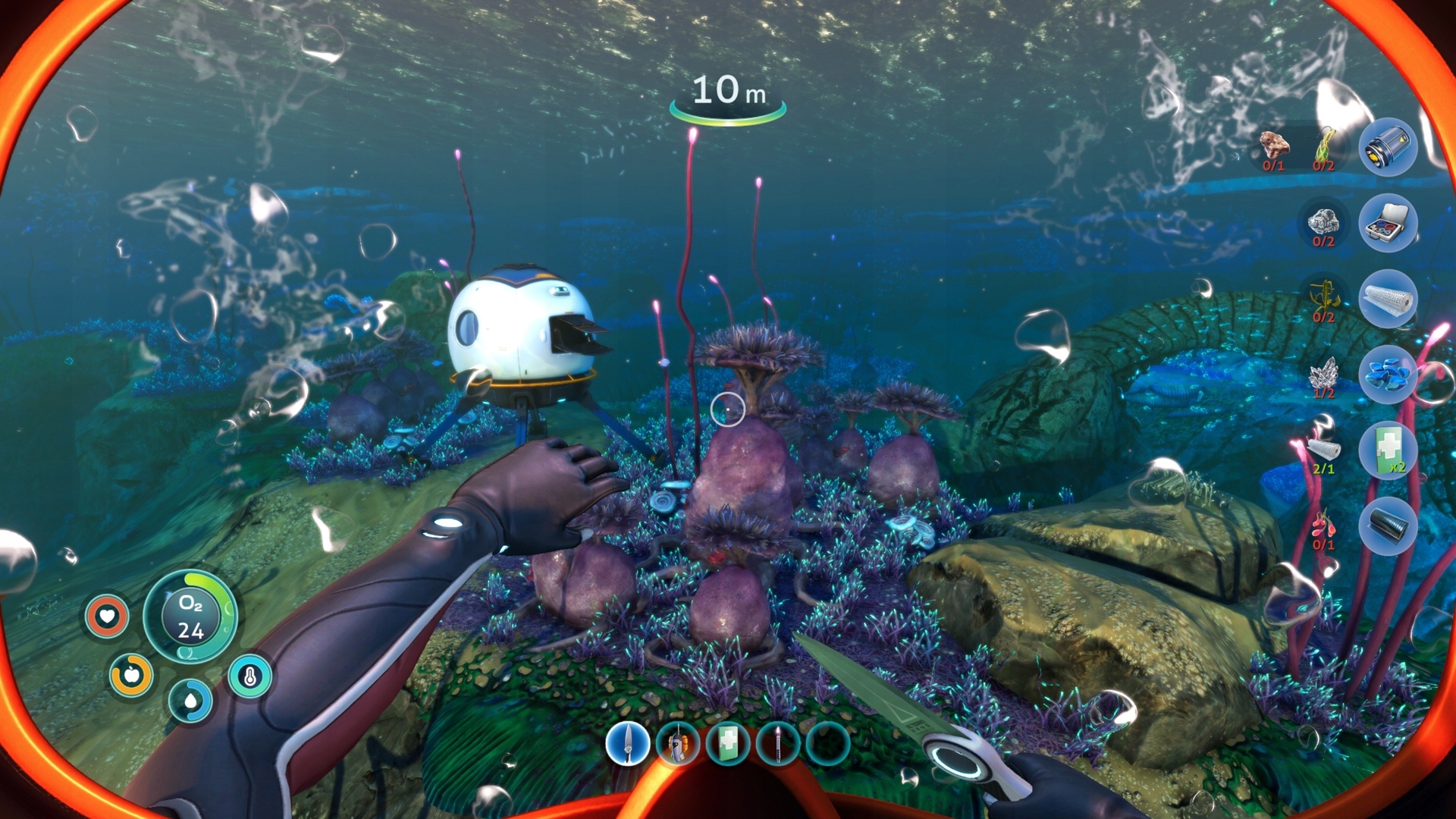Select the air bladder hotbar slot
Screen dimensions: 1456x819
(678, 743)
